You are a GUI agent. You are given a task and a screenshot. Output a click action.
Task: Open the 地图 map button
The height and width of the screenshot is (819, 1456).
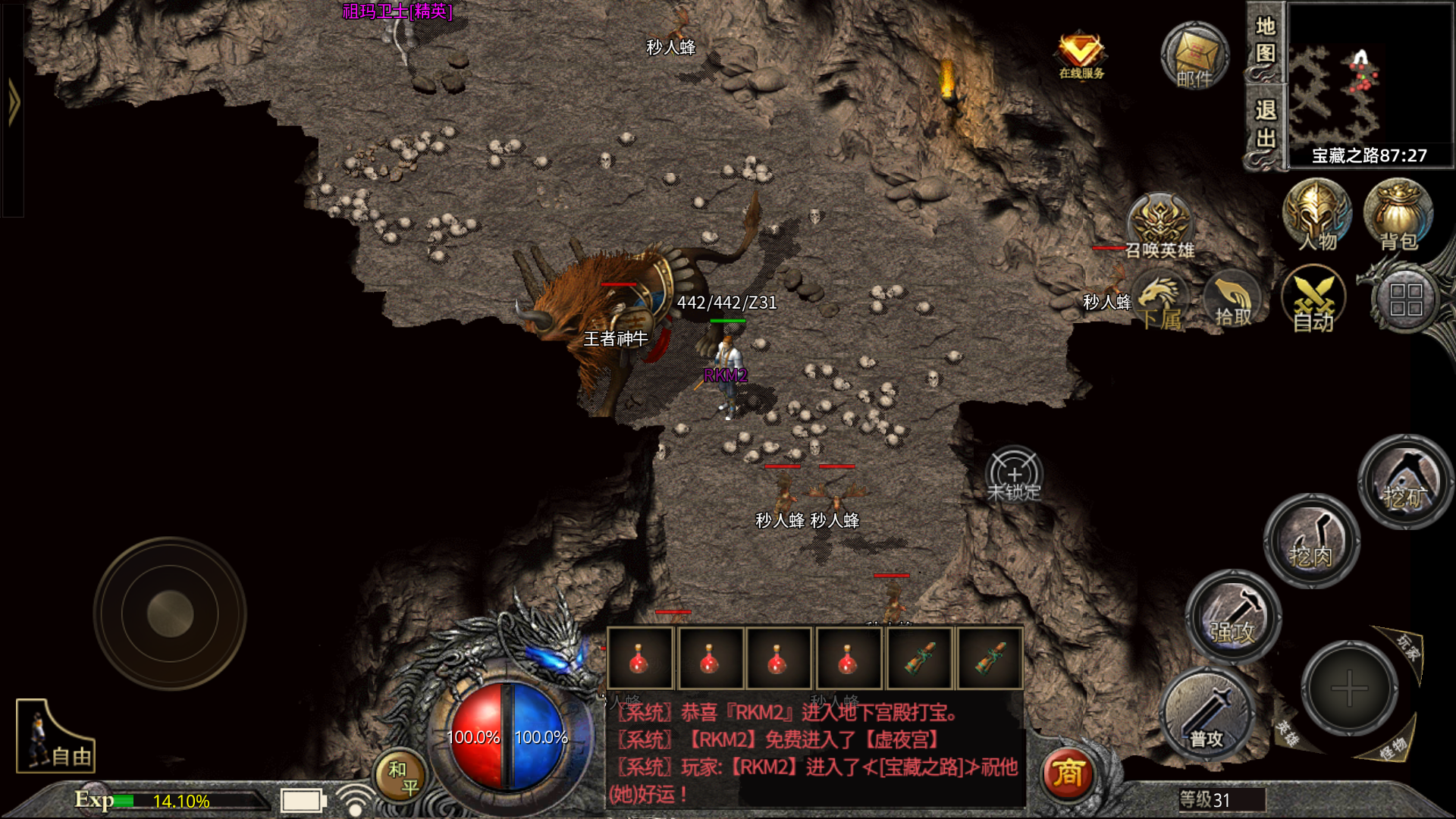[1265, 42]
